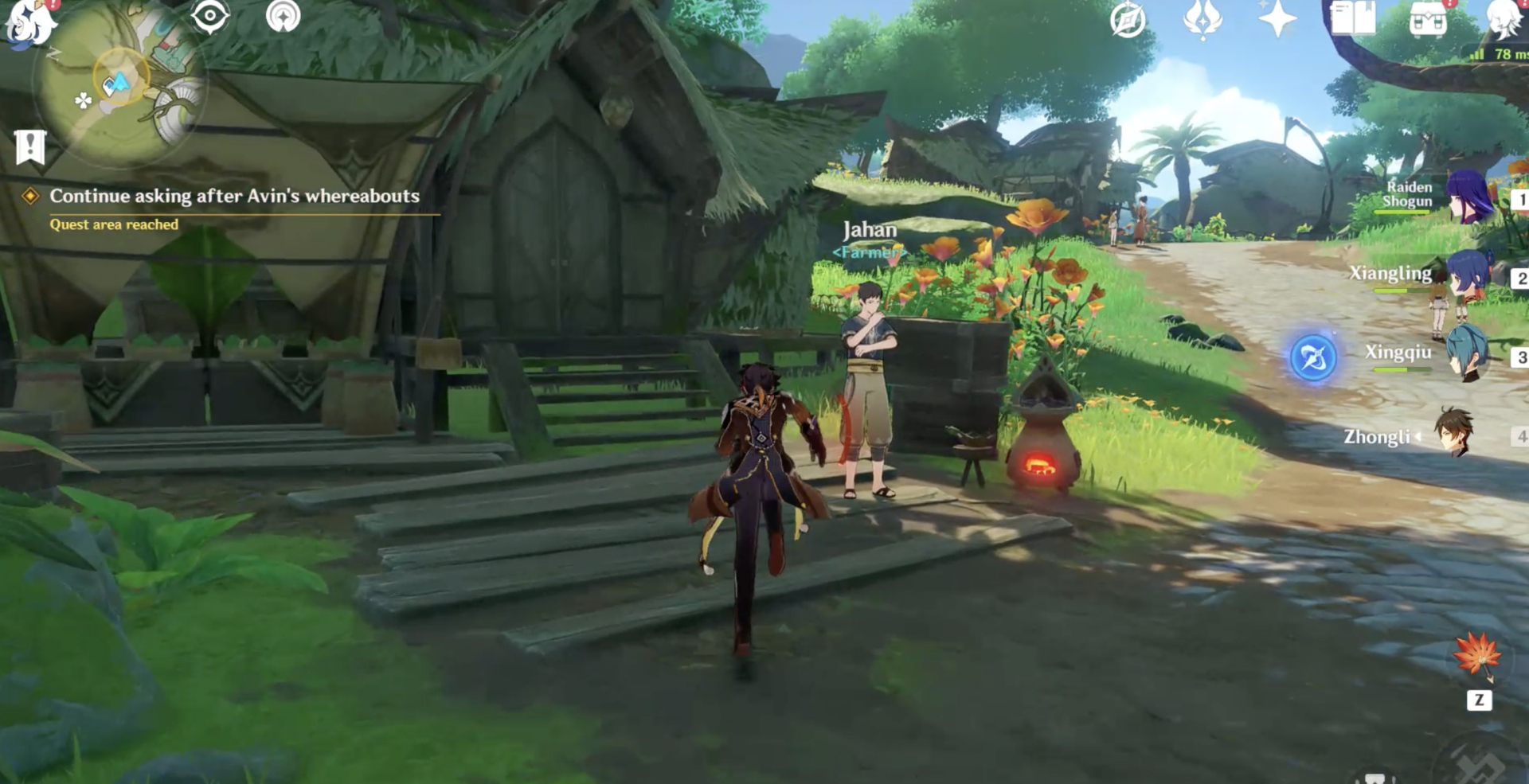Switch to Raiden Shogun

tap(1468, 197)
